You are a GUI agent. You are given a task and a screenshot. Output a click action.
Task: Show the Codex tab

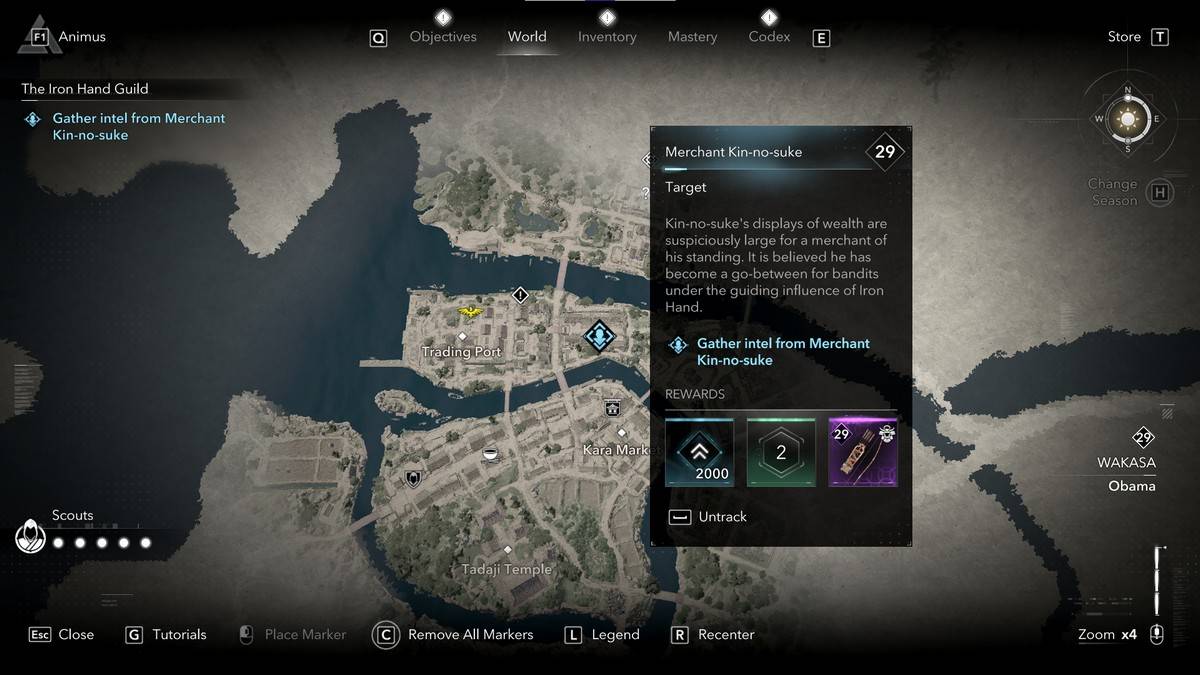click(769, 37)
